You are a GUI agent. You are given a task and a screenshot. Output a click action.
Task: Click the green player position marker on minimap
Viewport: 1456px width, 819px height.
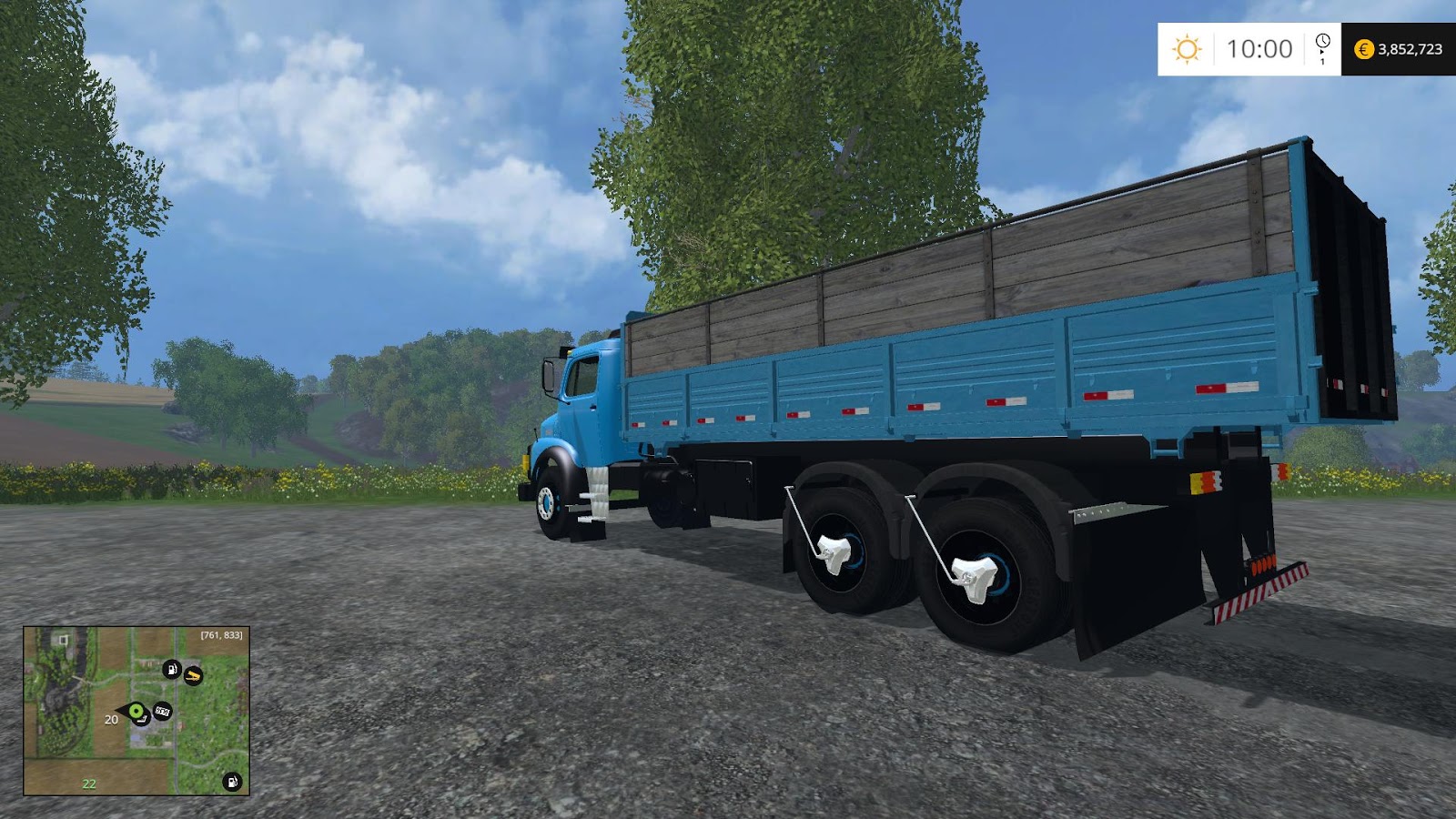(x=136, y=711)
